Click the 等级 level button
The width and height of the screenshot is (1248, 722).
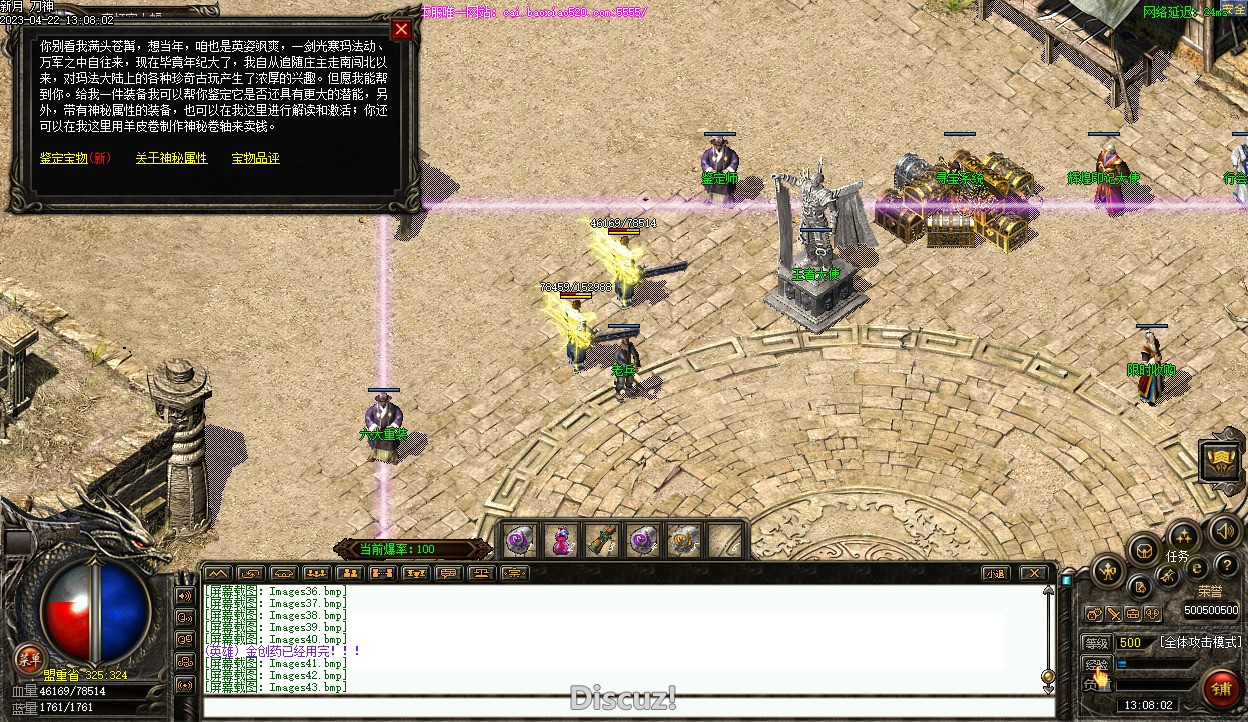tap(1097, 642)
